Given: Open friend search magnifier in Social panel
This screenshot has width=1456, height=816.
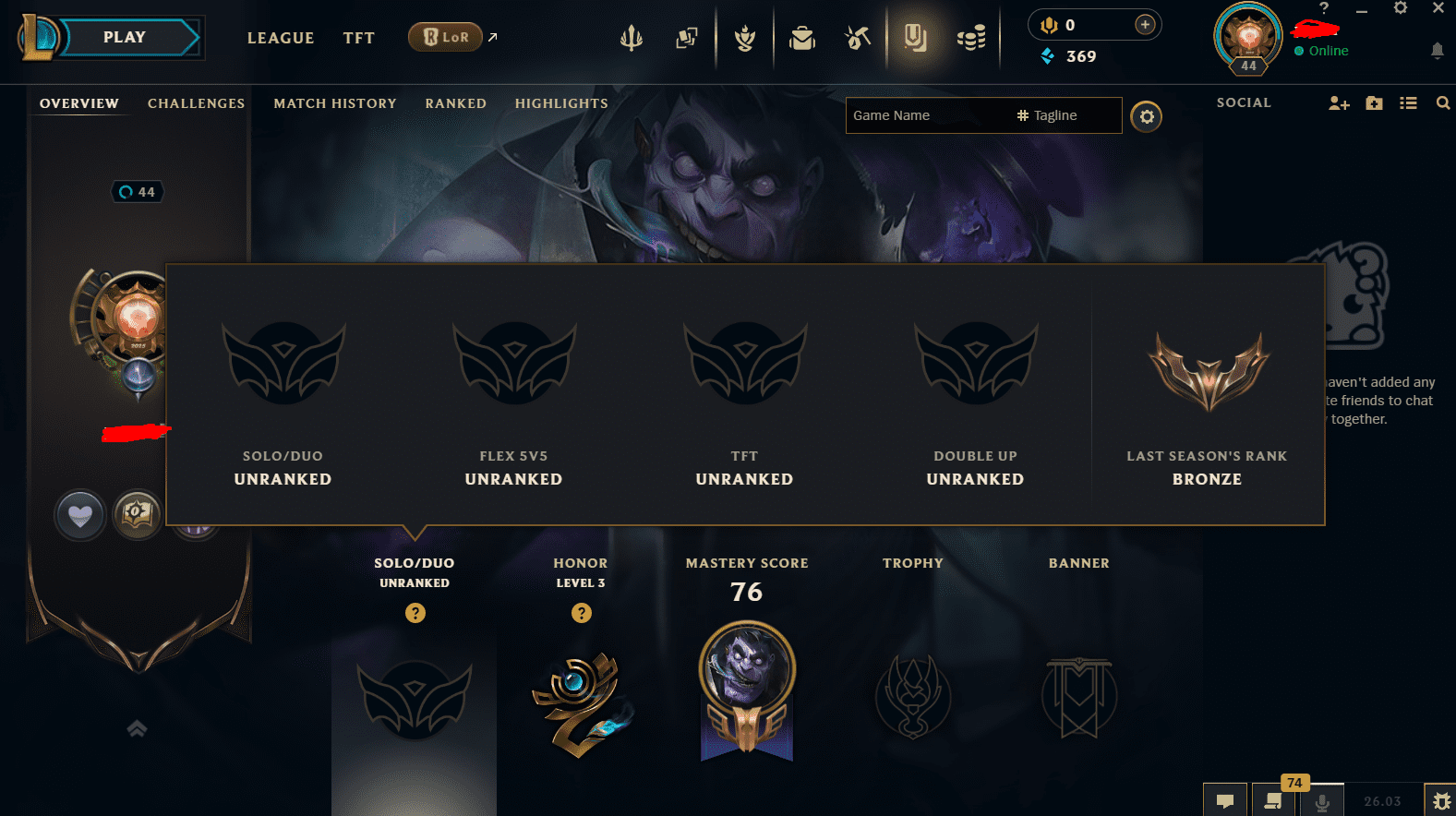Looking at the screenshot, I should tap(1443, 103).
